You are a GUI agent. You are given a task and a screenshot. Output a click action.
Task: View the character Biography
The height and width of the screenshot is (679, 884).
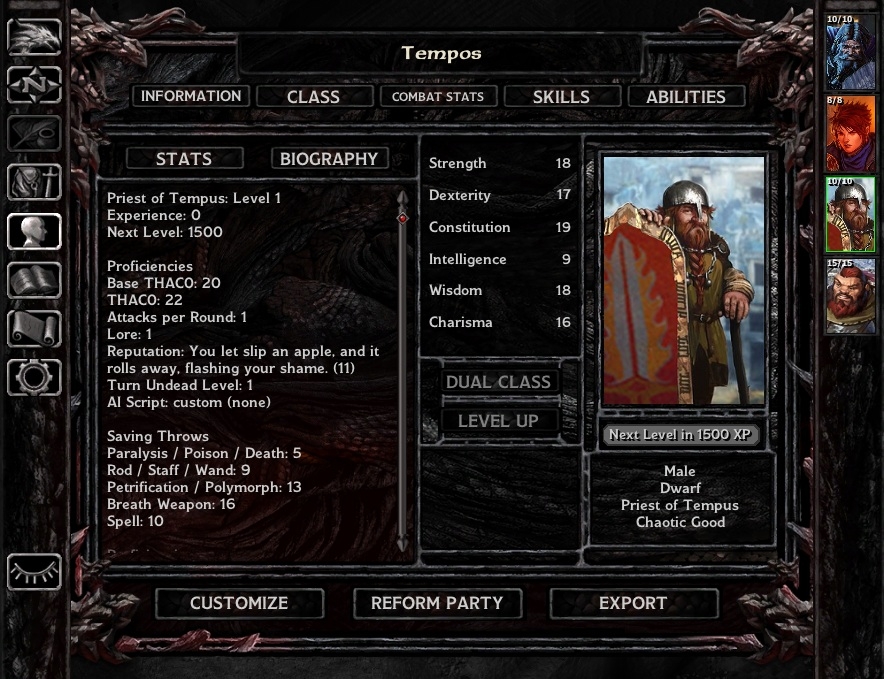pyautogui.click(x=329, y=159)
